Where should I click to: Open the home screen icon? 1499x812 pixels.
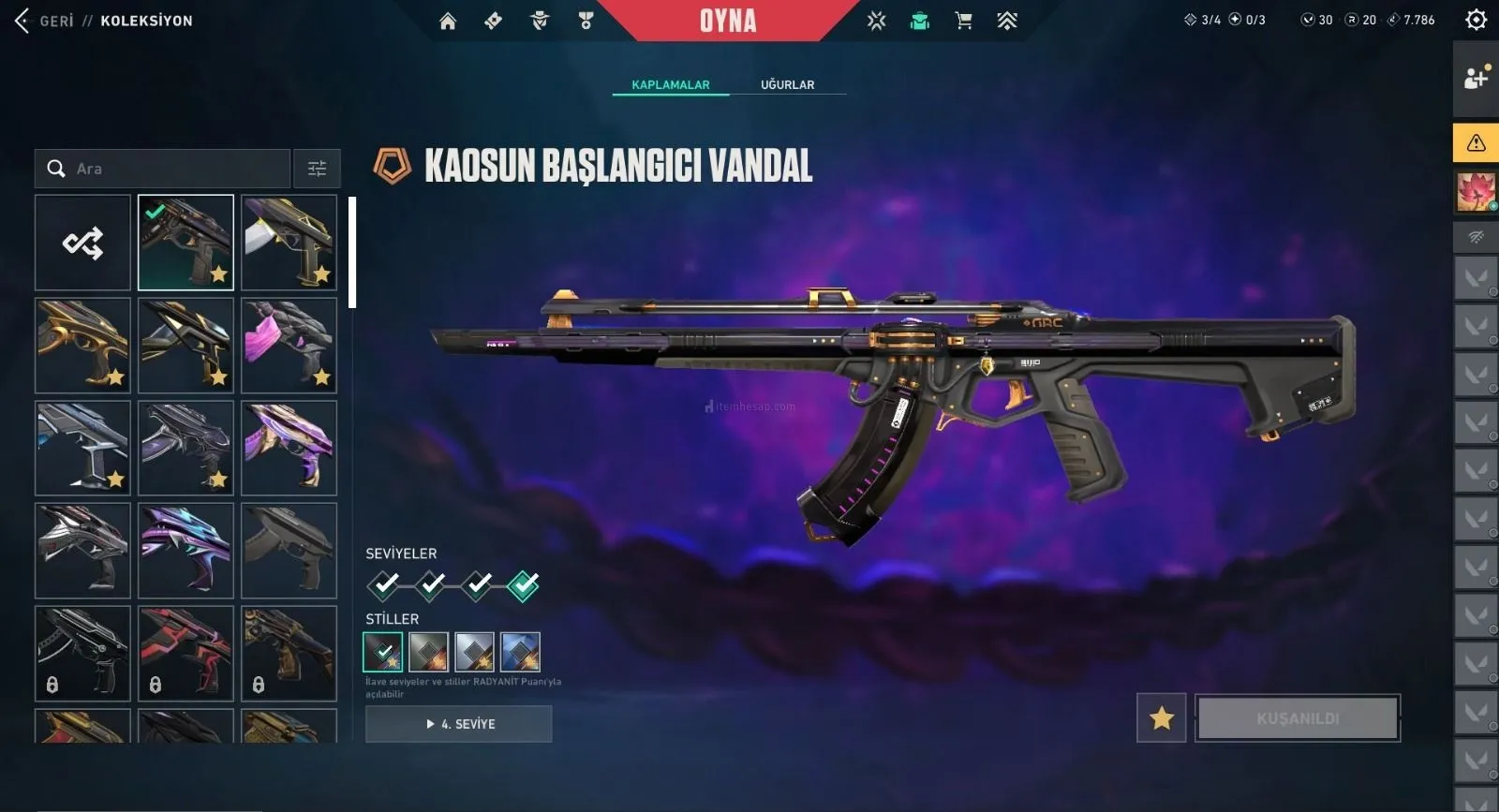point(448,21)
